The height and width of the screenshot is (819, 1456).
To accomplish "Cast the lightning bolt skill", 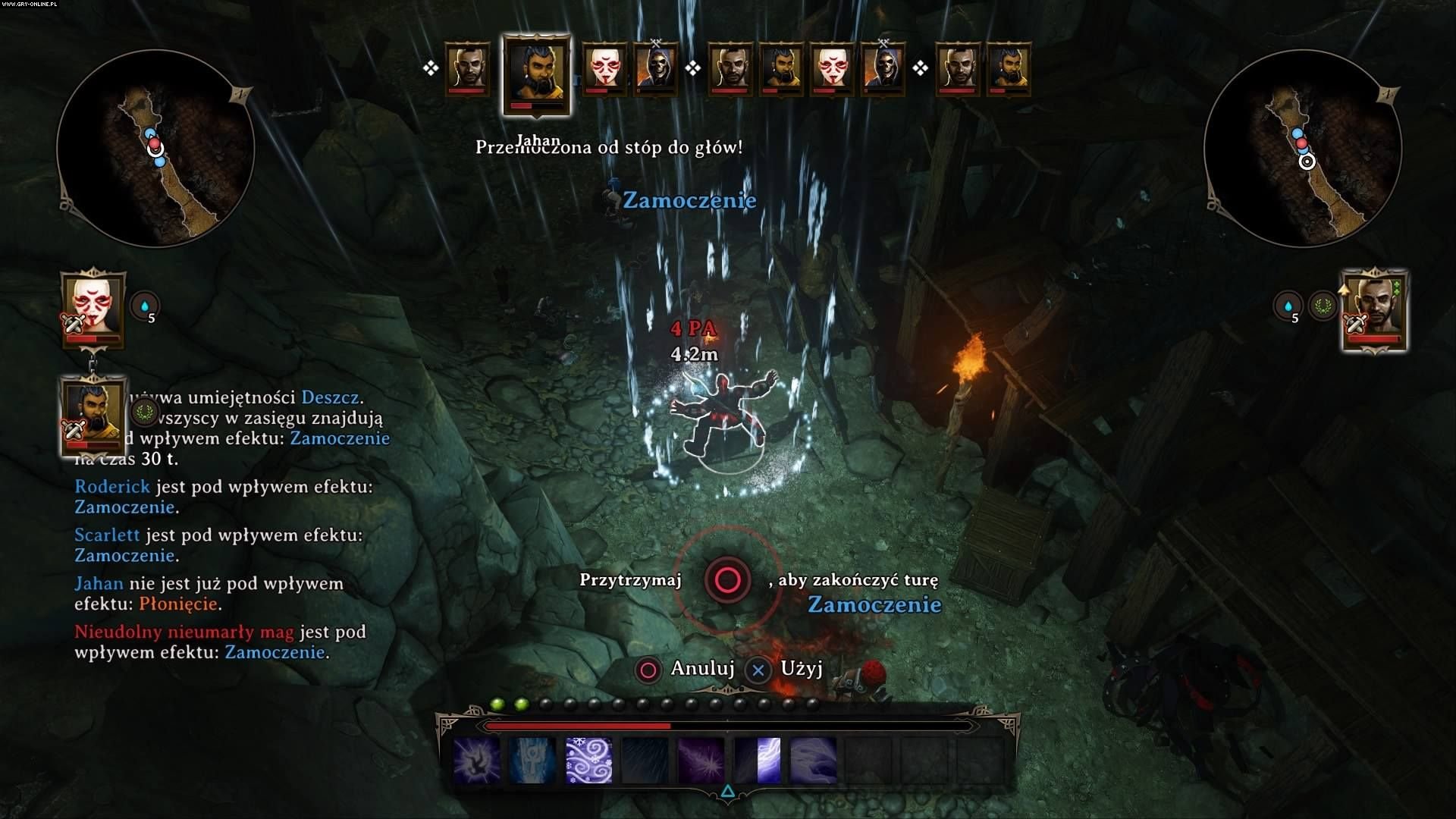I will click(x=757, y=760).
